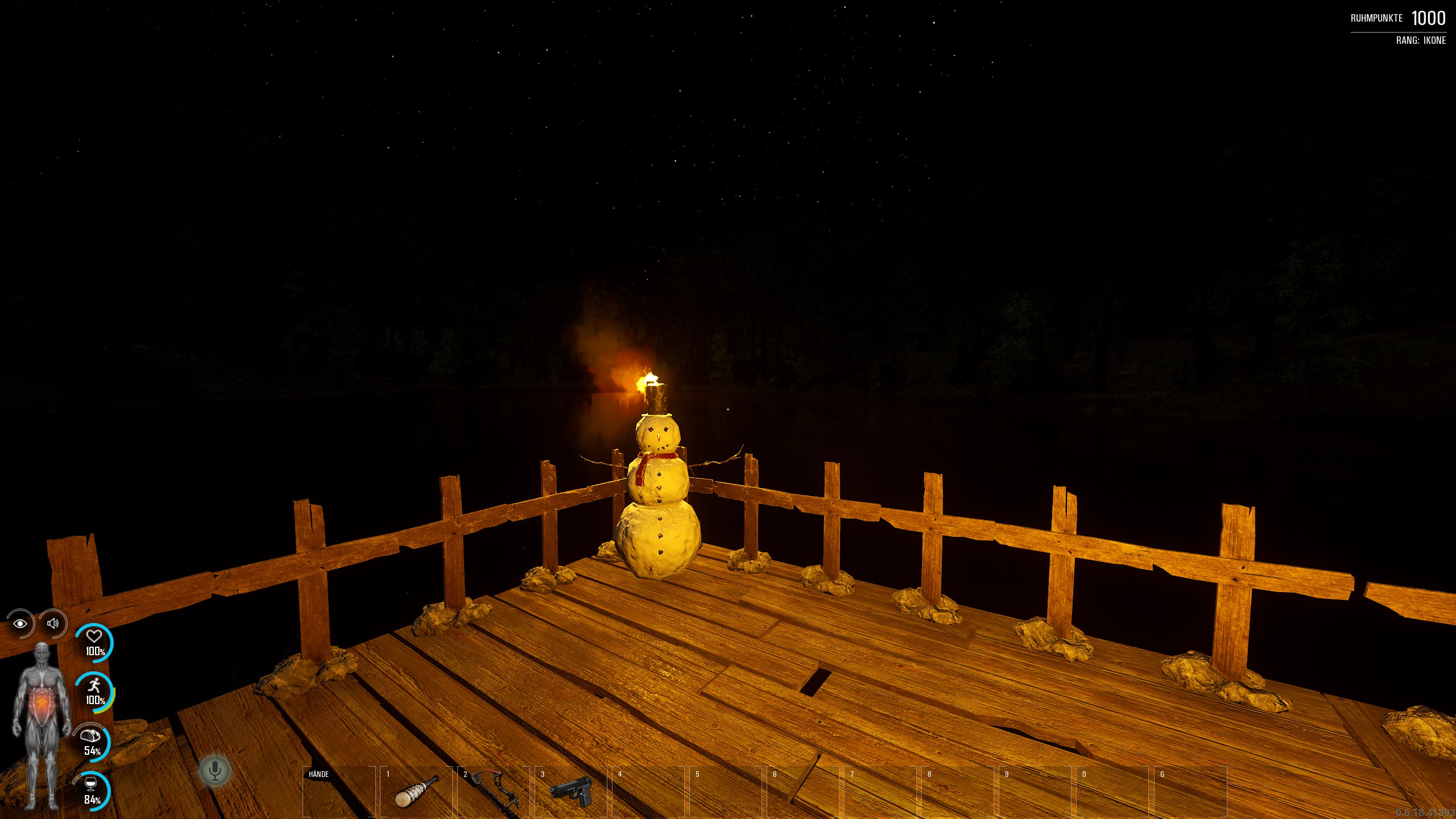Image resolution: width=1456 pixels, height=819 pixels.
Task: Choose the pistol in slot 3
Action: [571, 792]
